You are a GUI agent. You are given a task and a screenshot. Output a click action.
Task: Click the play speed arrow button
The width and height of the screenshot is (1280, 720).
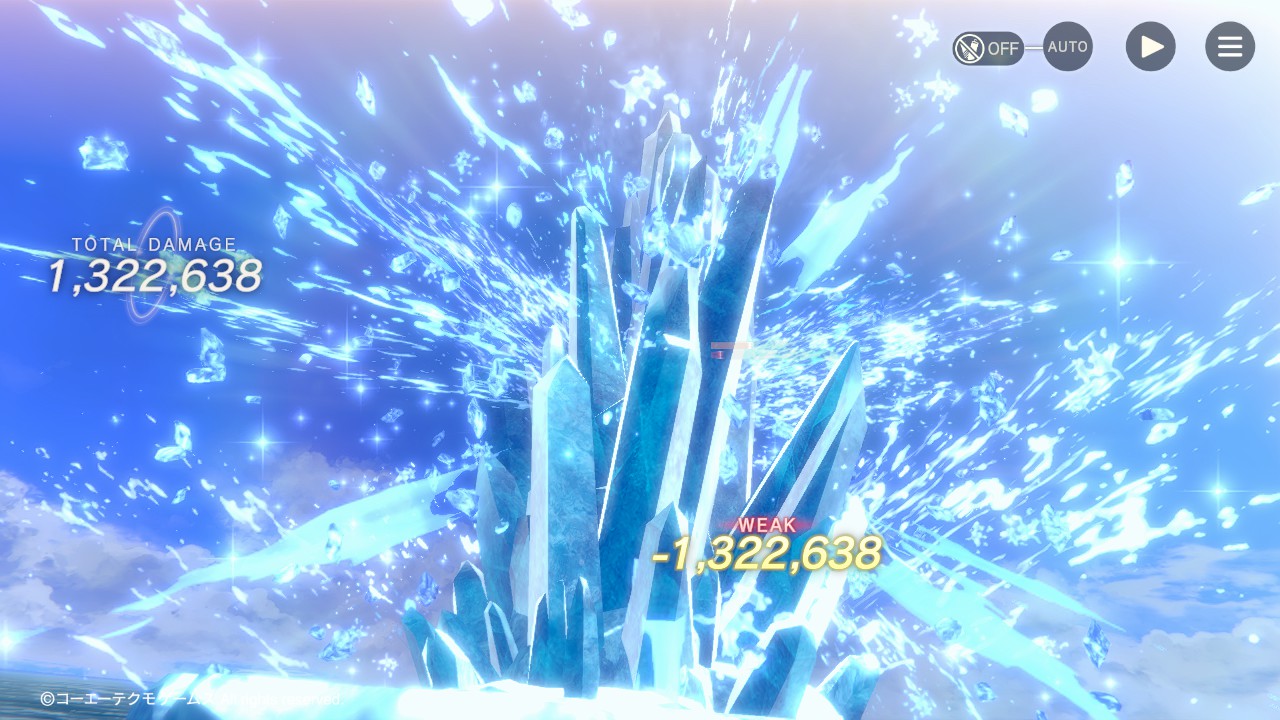click(1151, 47)
